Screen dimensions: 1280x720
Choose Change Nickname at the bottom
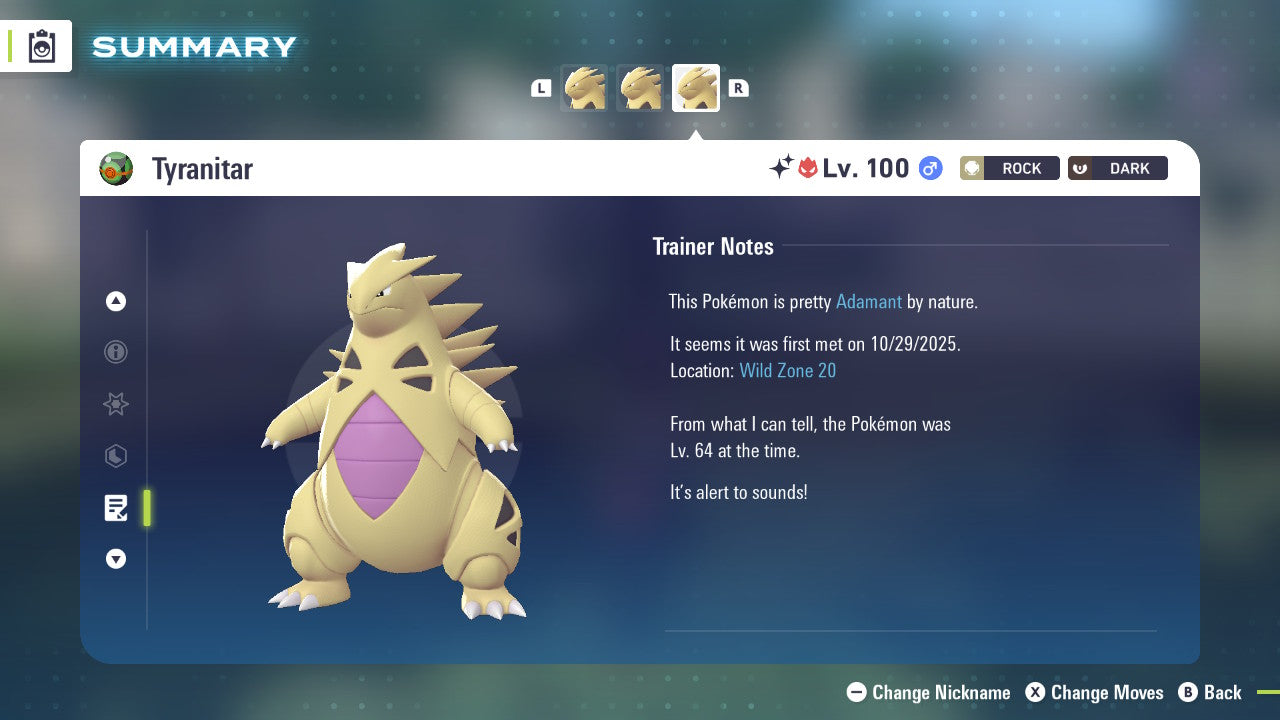928,692
